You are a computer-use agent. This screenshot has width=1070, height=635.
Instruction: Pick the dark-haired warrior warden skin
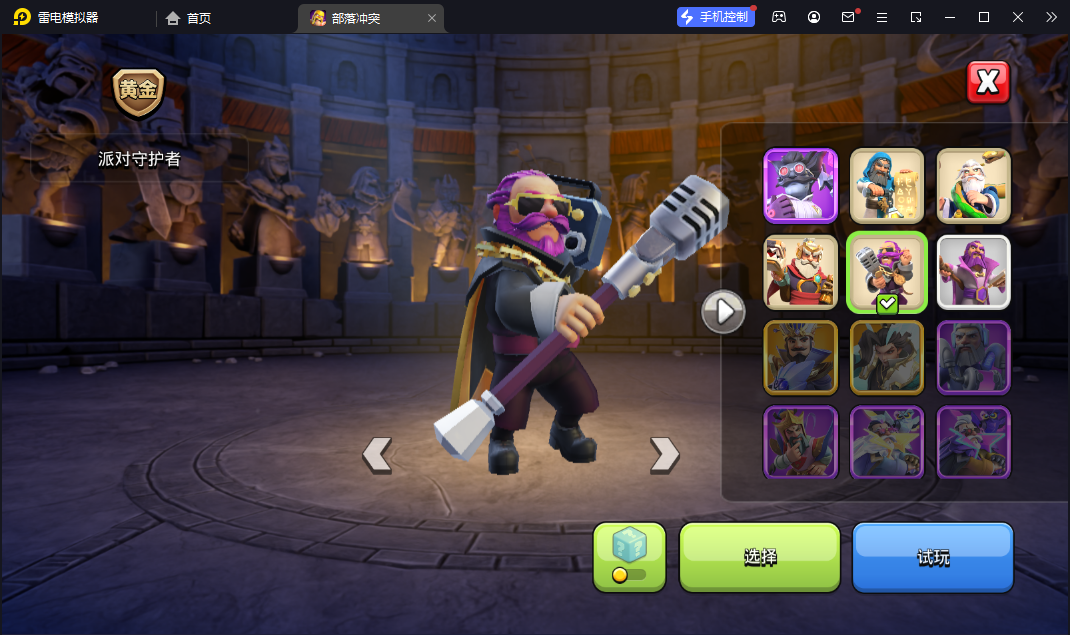point(887,357)
